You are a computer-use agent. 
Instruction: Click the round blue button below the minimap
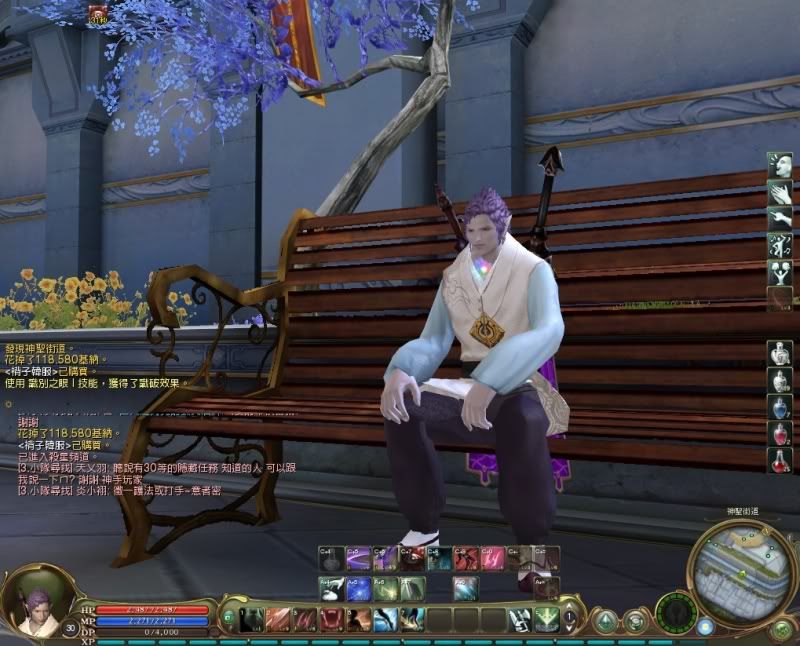pos(705,627)
